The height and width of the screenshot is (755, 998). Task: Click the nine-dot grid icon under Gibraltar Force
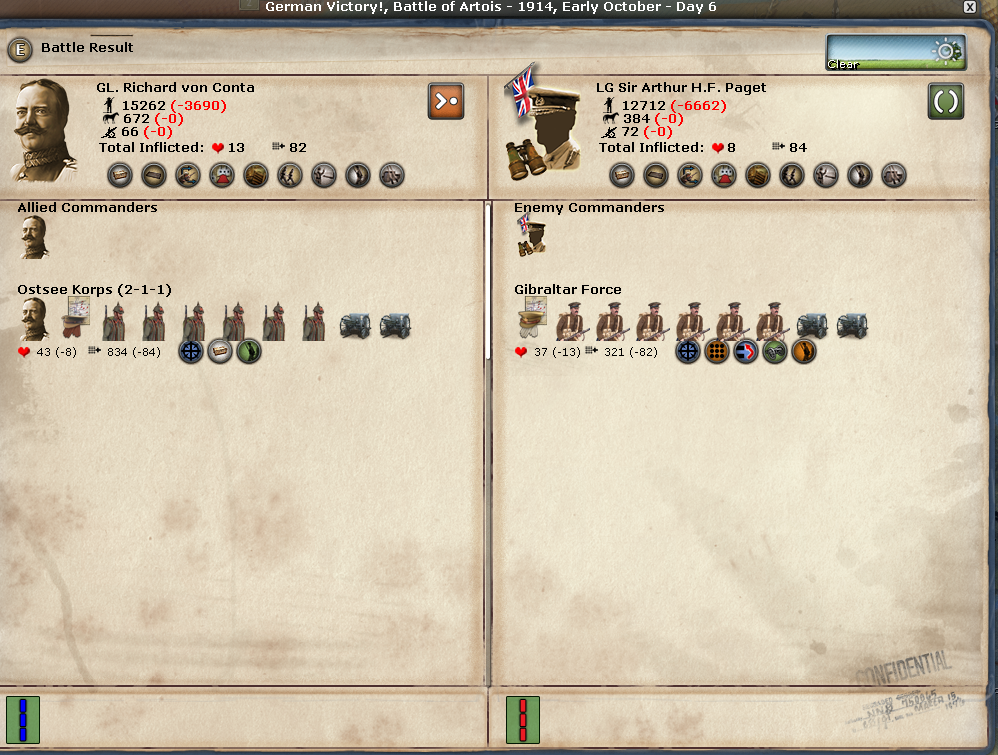click(x=717, y=352)
